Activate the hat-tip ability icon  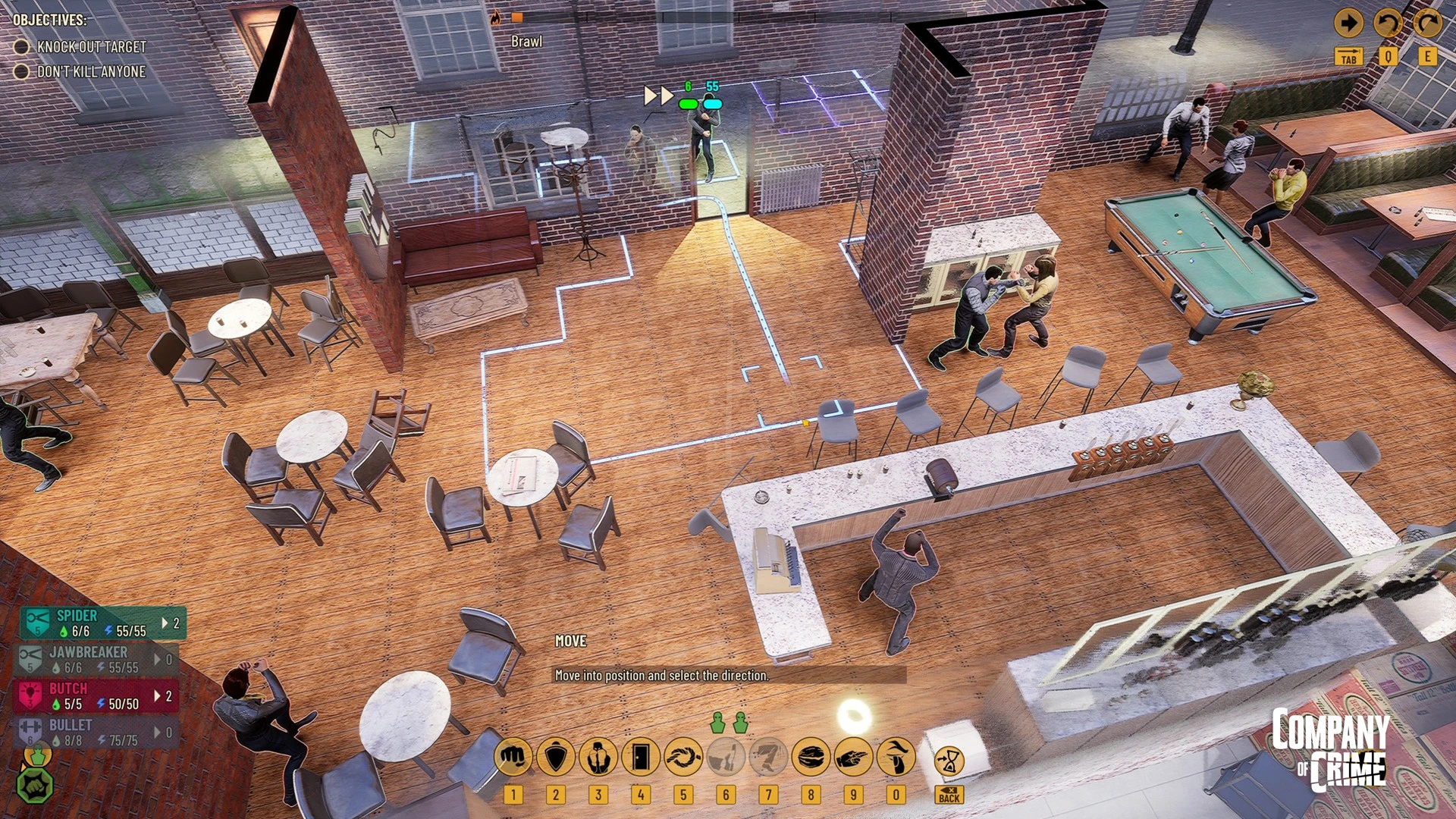tap(896, 757)
